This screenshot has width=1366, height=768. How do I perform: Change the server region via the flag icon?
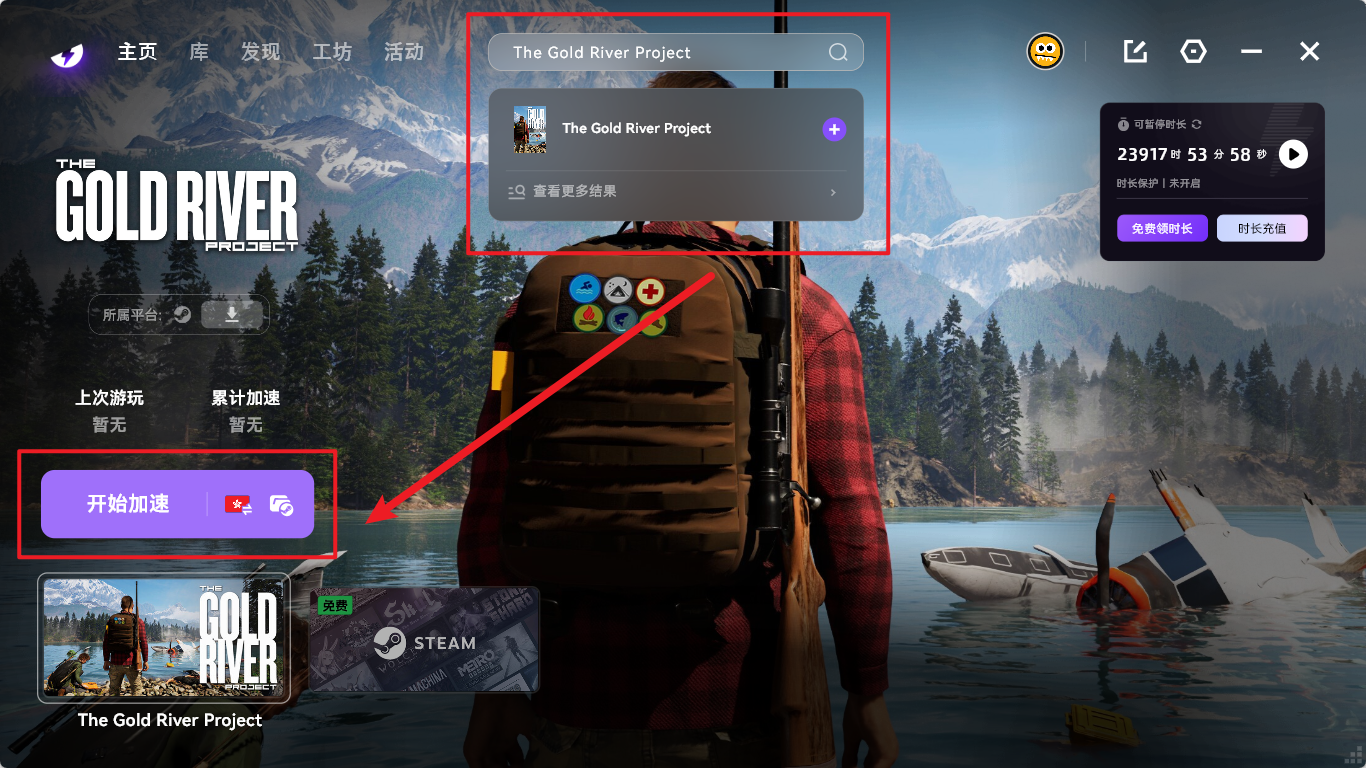[238, 505]
